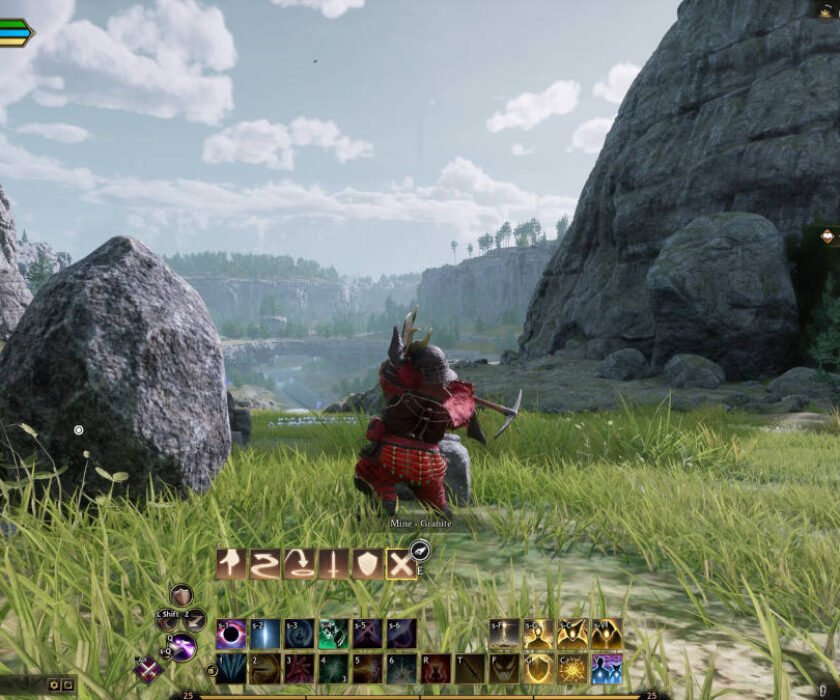Viewport: 840px width, 700px height.
Task: Select the upright sword action icon
Action: [333, 565]
